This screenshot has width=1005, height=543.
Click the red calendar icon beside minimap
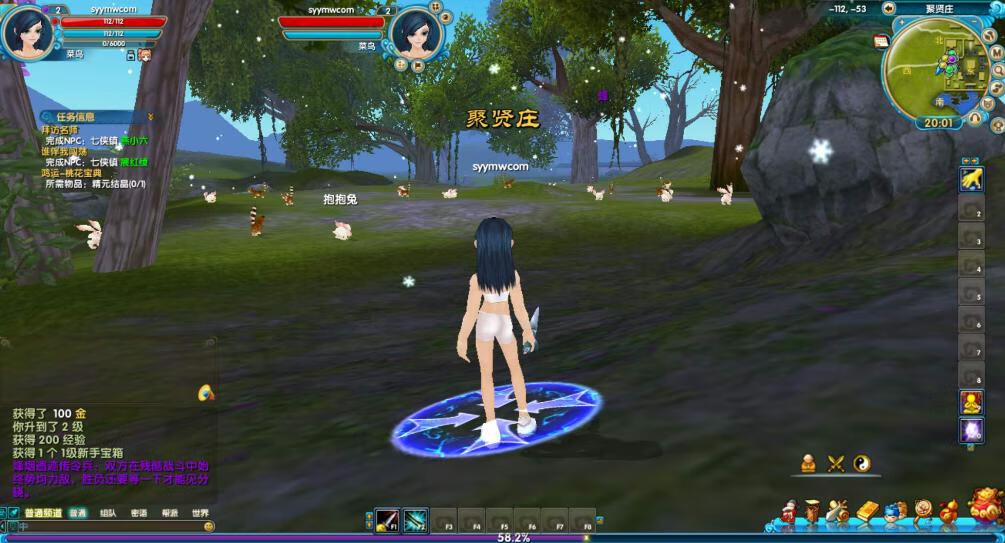point(881,41)
